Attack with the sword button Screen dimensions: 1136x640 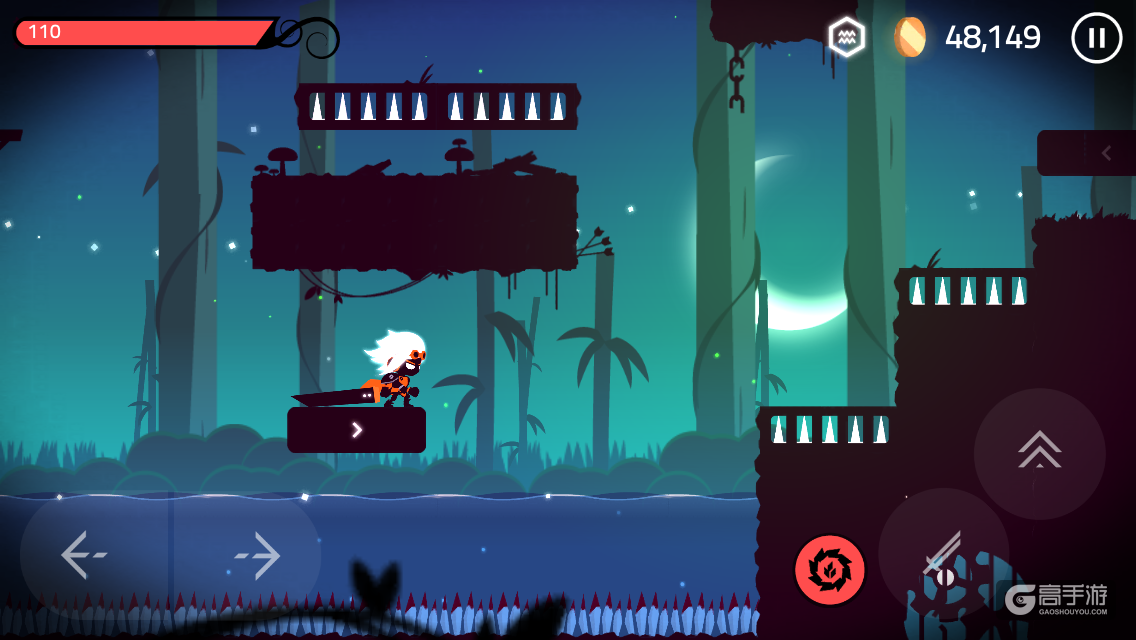pos(943,553)
